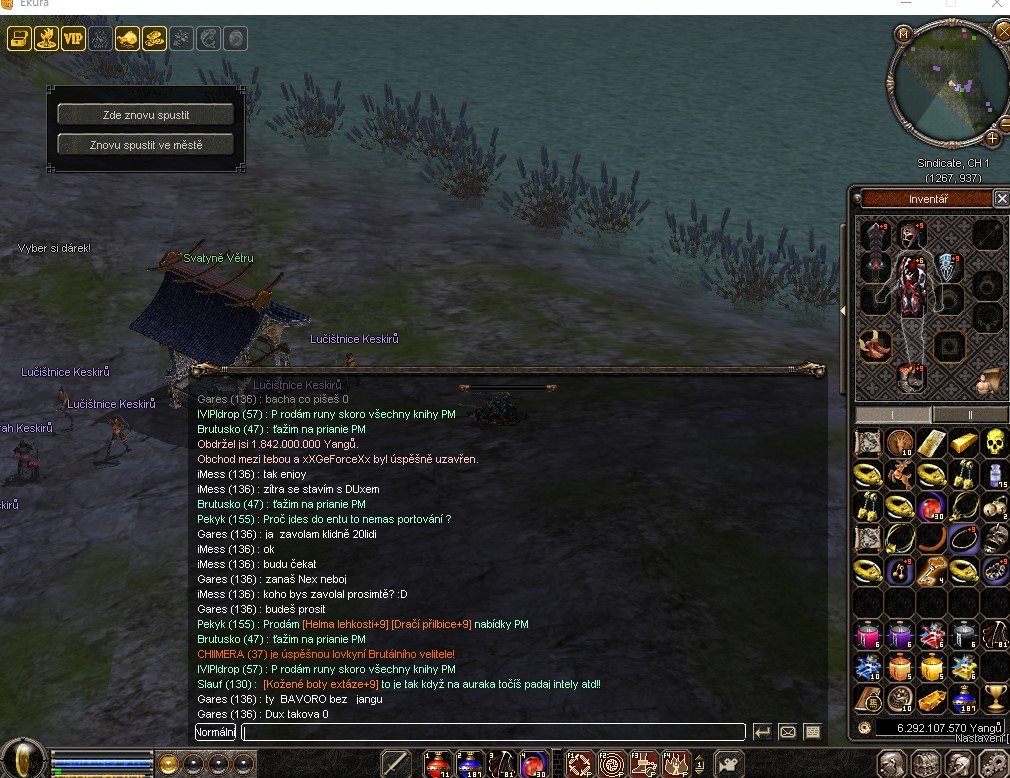Image resolution: width=1010 pixels, height=778 pixels.
Task: Select the gold skull item in inventory
Action: pos(993,441)
